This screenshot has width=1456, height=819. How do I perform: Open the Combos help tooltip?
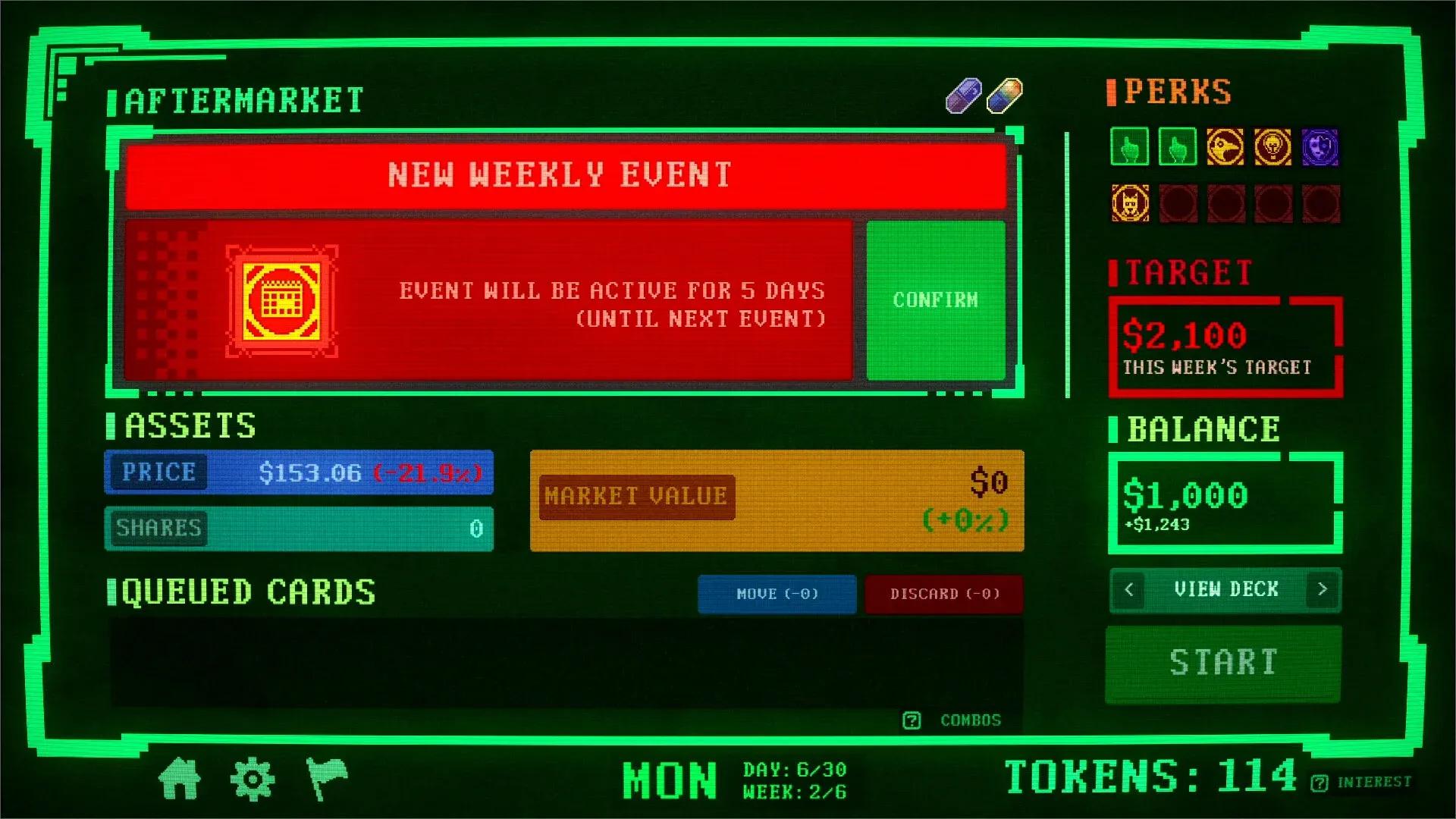point(912,720)
